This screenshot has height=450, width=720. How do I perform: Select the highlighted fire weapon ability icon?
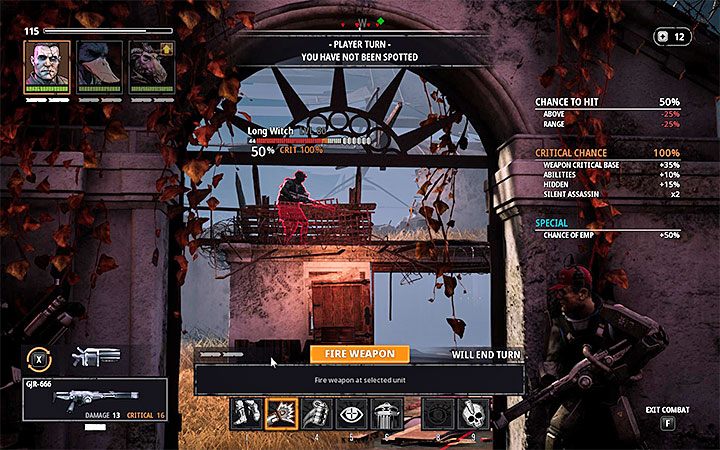[281, 412]
